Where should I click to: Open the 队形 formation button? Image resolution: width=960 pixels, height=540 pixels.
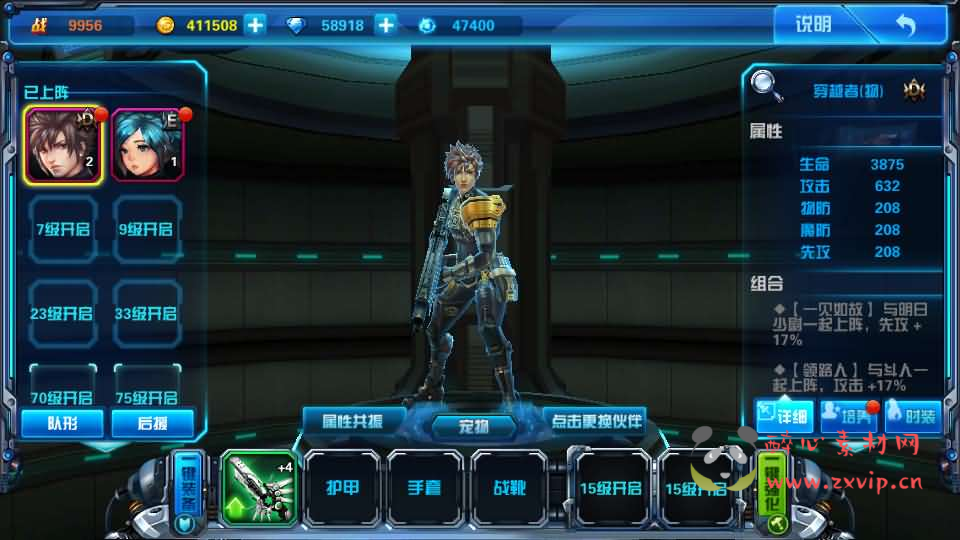click(62, 423)
